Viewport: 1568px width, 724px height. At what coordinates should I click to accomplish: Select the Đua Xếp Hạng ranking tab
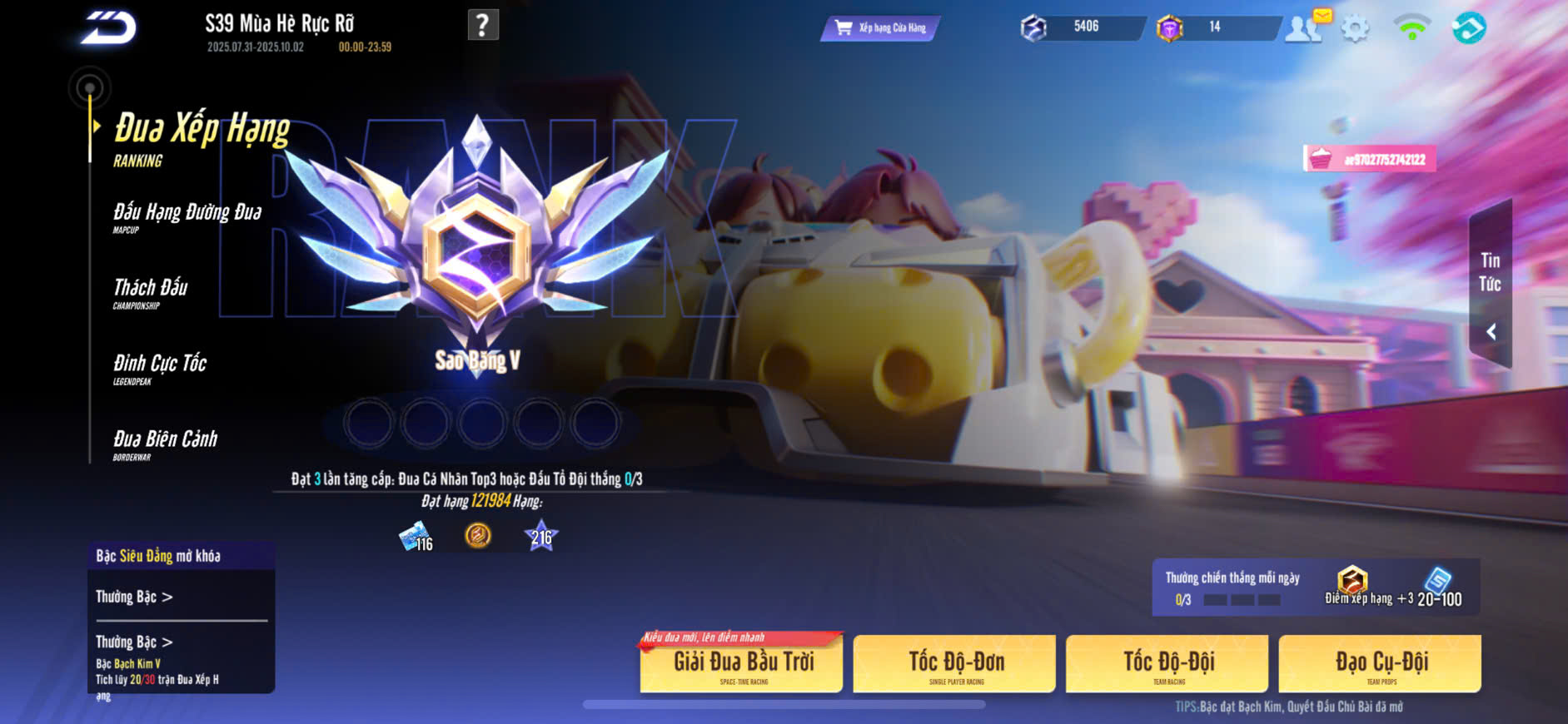click(x=202, y=137)
